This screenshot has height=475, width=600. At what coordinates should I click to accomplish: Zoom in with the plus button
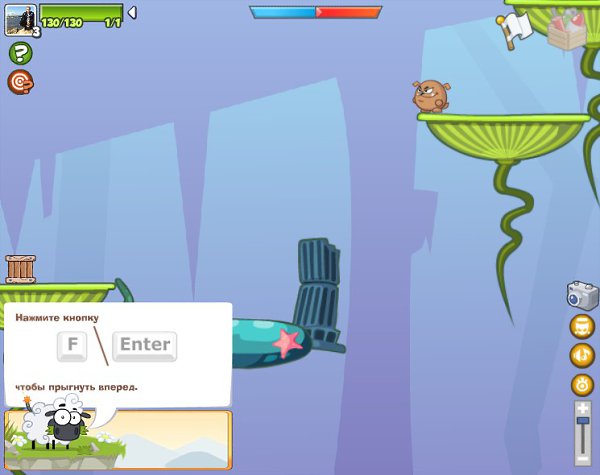point(582,407)
